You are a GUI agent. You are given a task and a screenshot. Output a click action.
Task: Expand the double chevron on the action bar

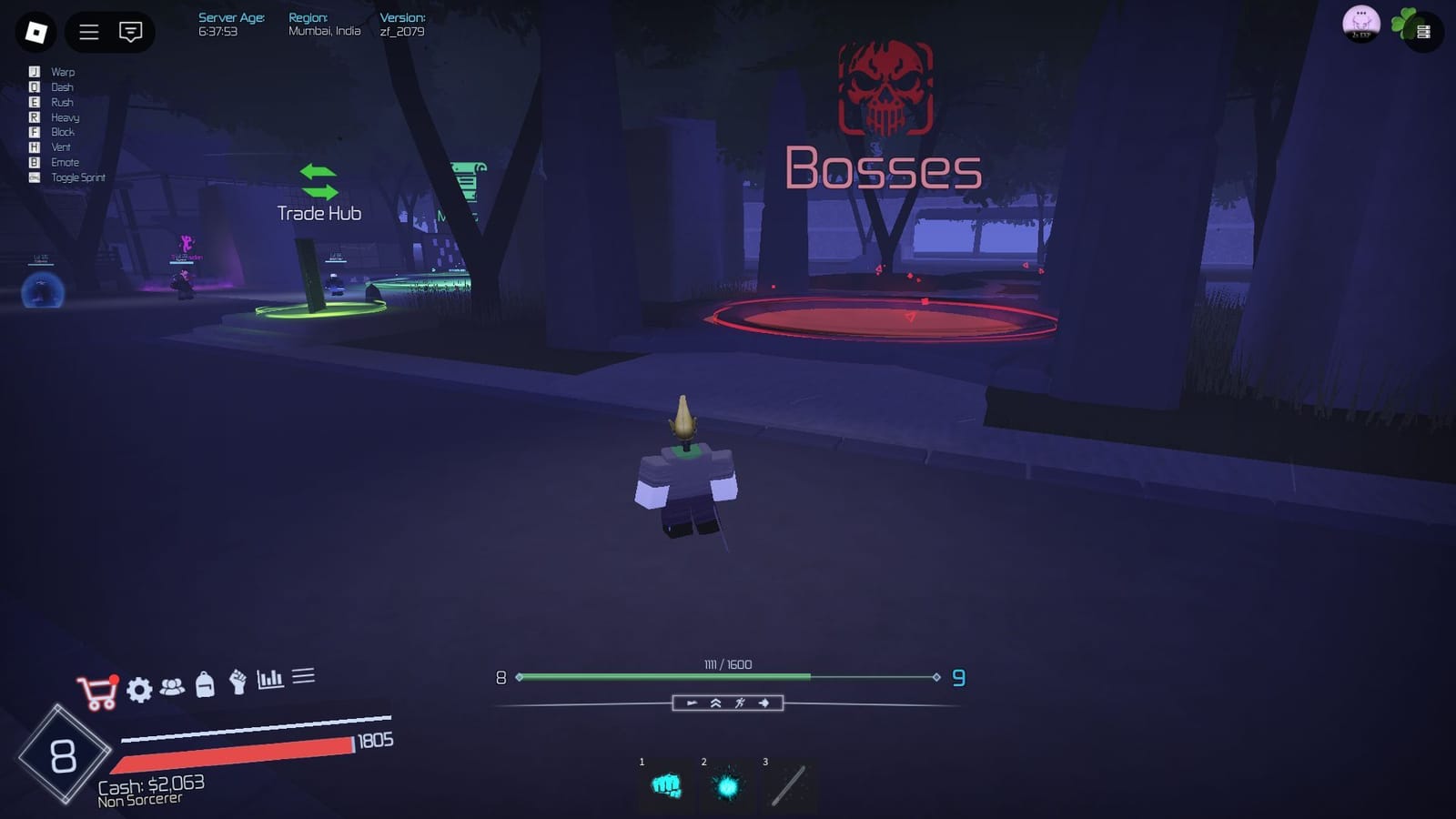click(x=716, y=703)
